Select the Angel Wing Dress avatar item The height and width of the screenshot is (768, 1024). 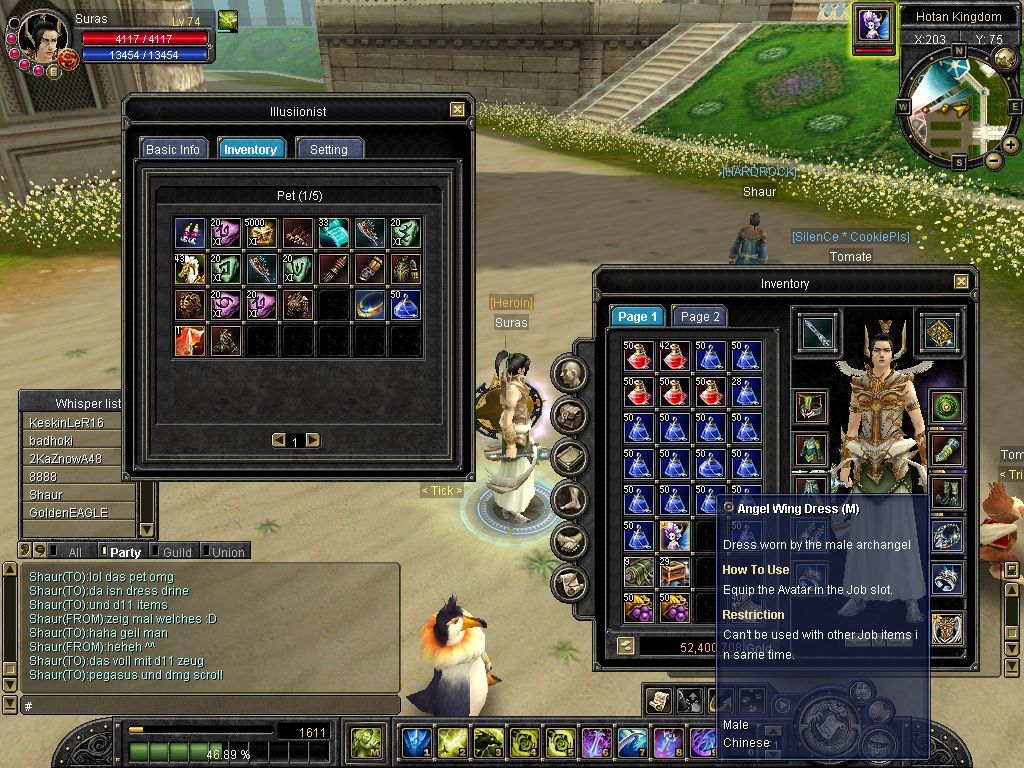674,536
